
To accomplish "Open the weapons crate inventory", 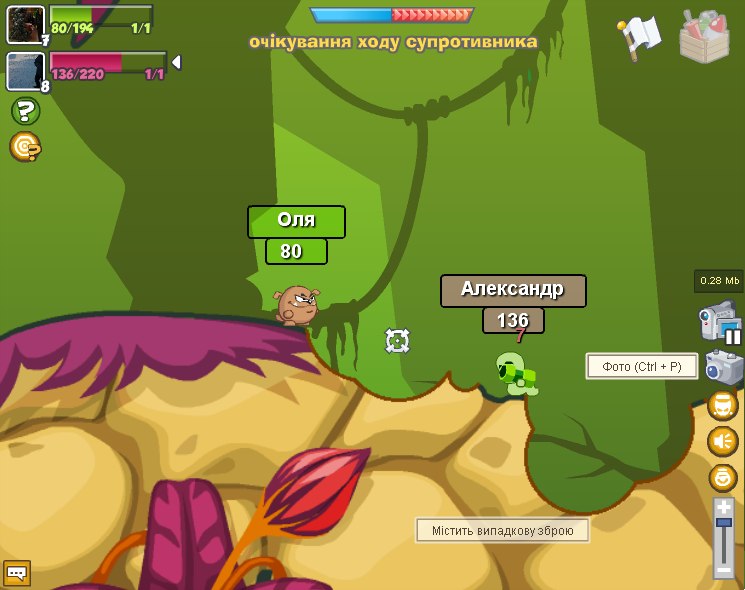I will coord(704,37).
